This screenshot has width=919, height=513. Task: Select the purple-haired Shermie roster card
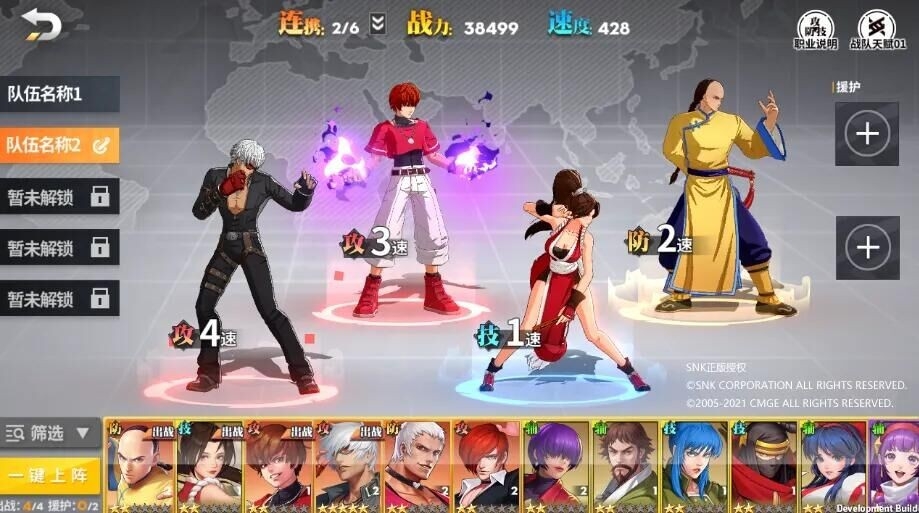(555, 466)
